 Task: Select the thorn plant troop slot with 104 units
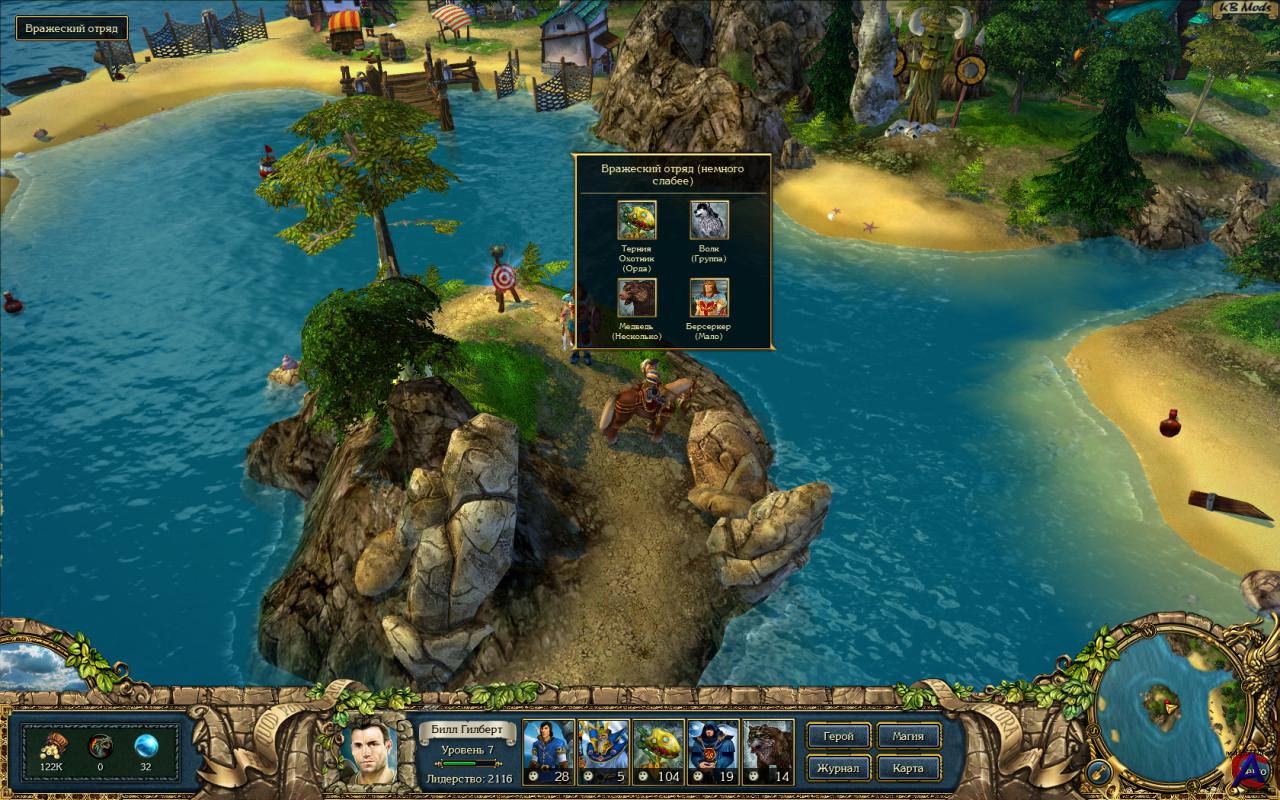point(657,750)
